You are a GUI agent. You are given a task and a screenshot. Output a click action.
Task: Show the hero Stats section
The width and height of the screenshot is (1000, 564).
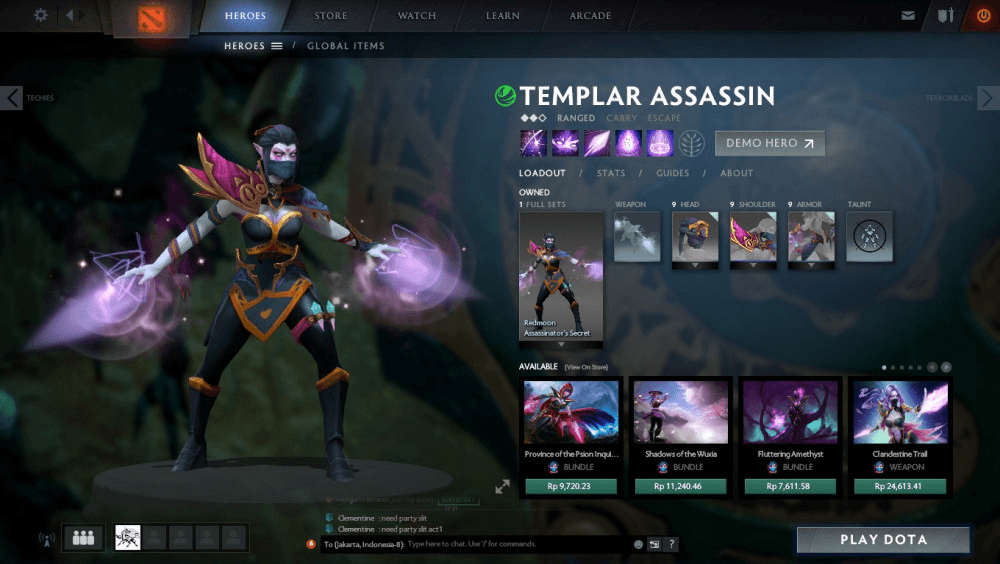pyautogui.click(x=610, y=173)
